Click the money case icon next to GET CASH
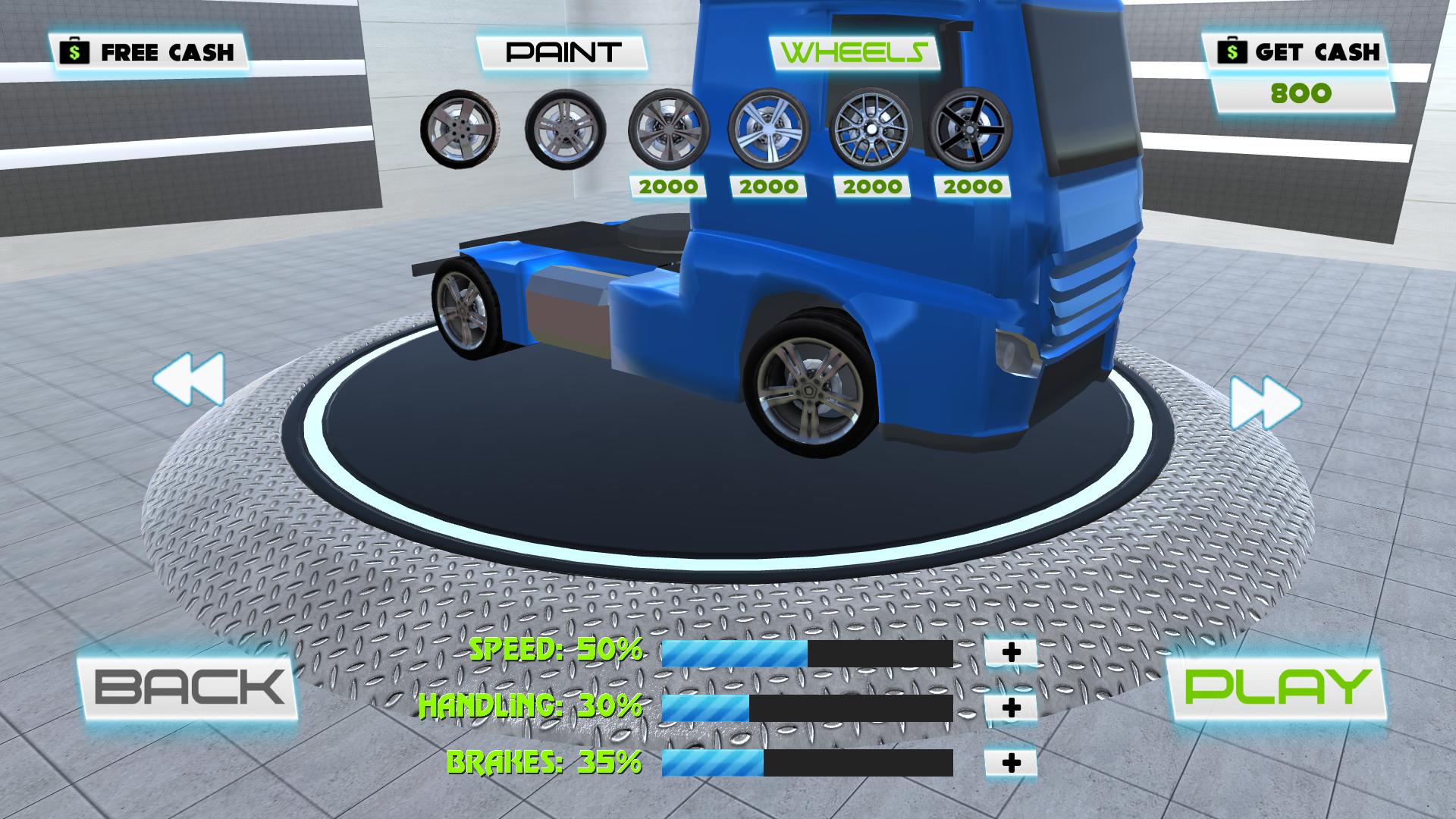This screenshot has width=1456, height=819. tap(1232, 53)
